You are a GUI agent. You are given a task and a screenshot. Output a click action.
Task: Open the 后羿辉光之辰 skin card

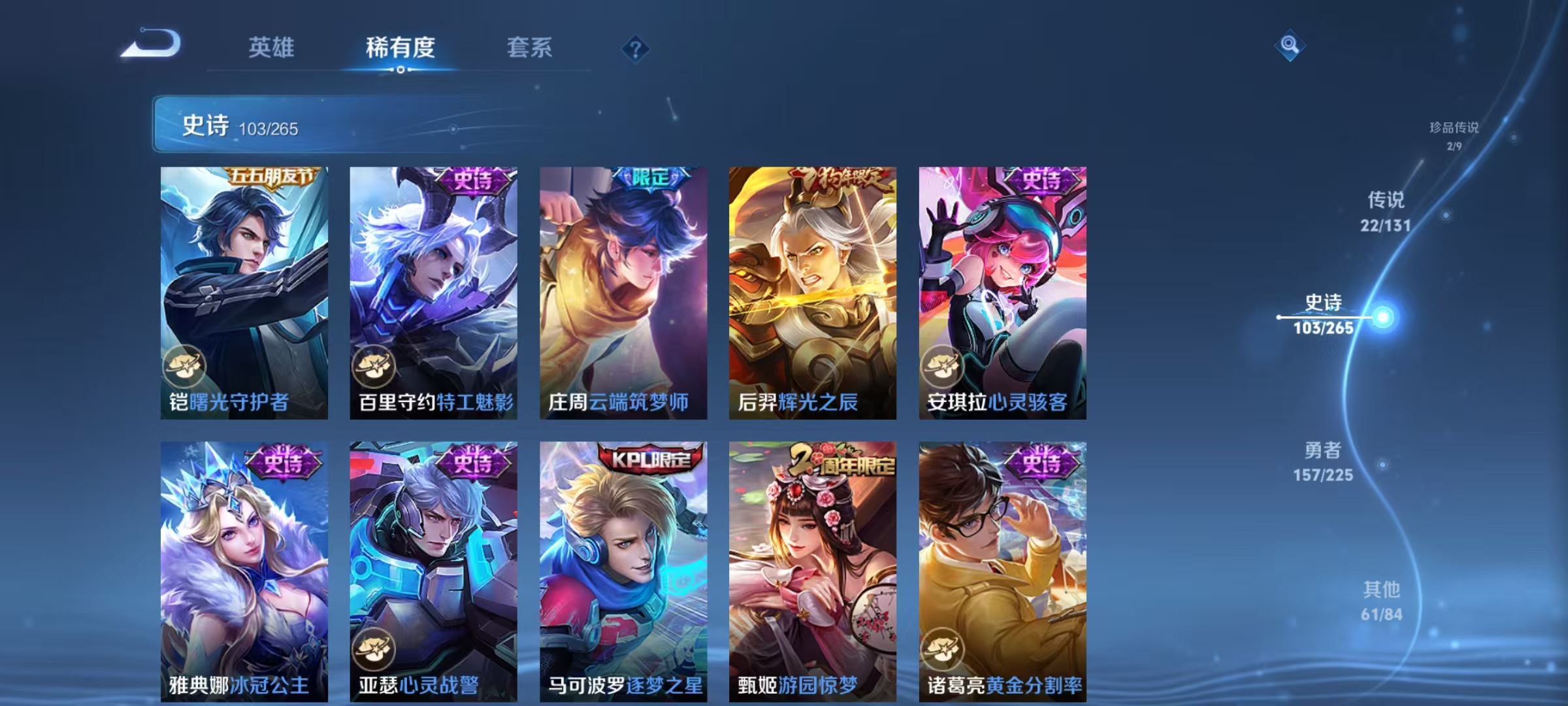(x=813, y=288)
